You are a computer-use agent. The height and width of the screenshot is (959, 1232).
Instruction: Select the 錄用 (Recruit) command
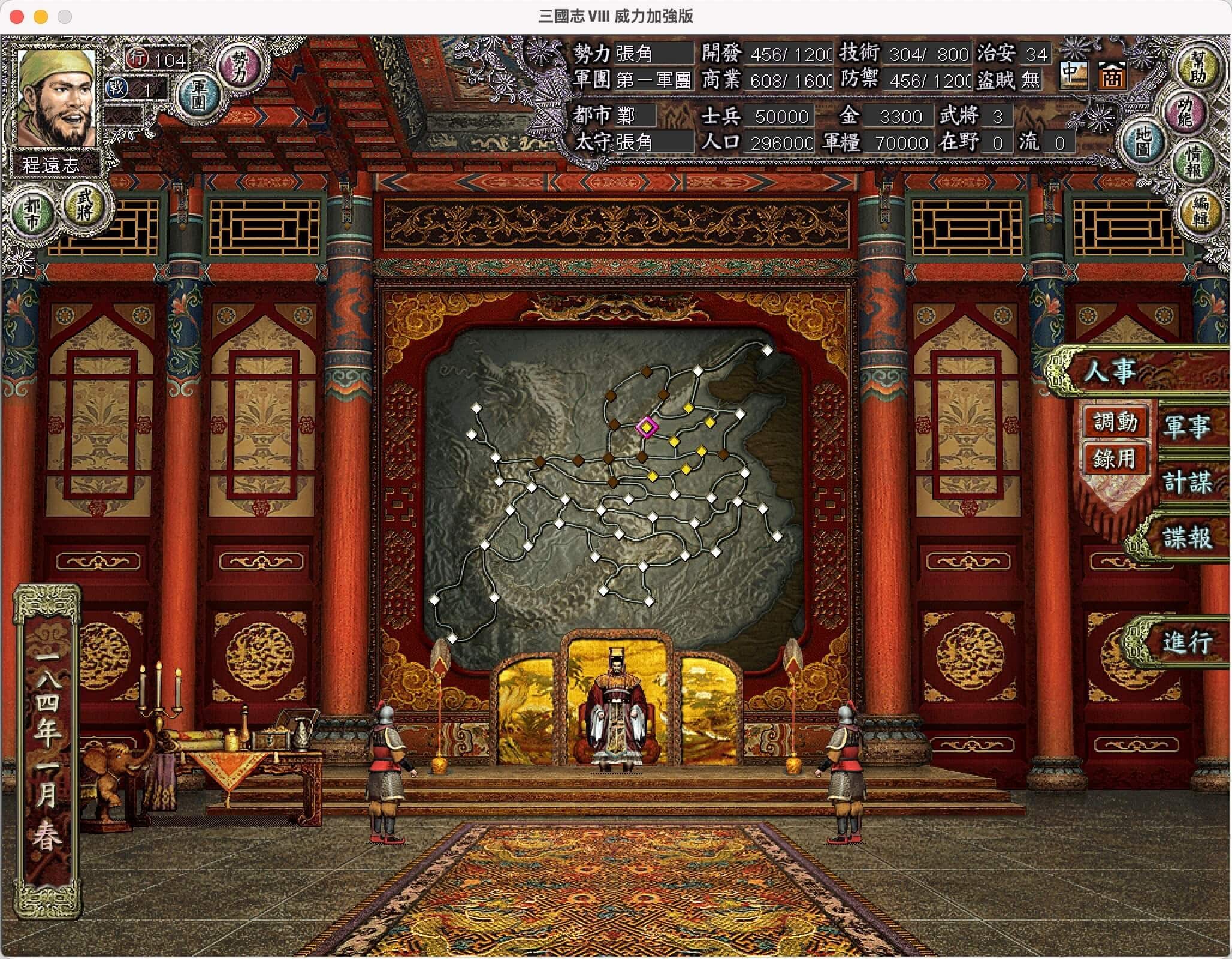pyautogui.click(x=1115, y=459)
